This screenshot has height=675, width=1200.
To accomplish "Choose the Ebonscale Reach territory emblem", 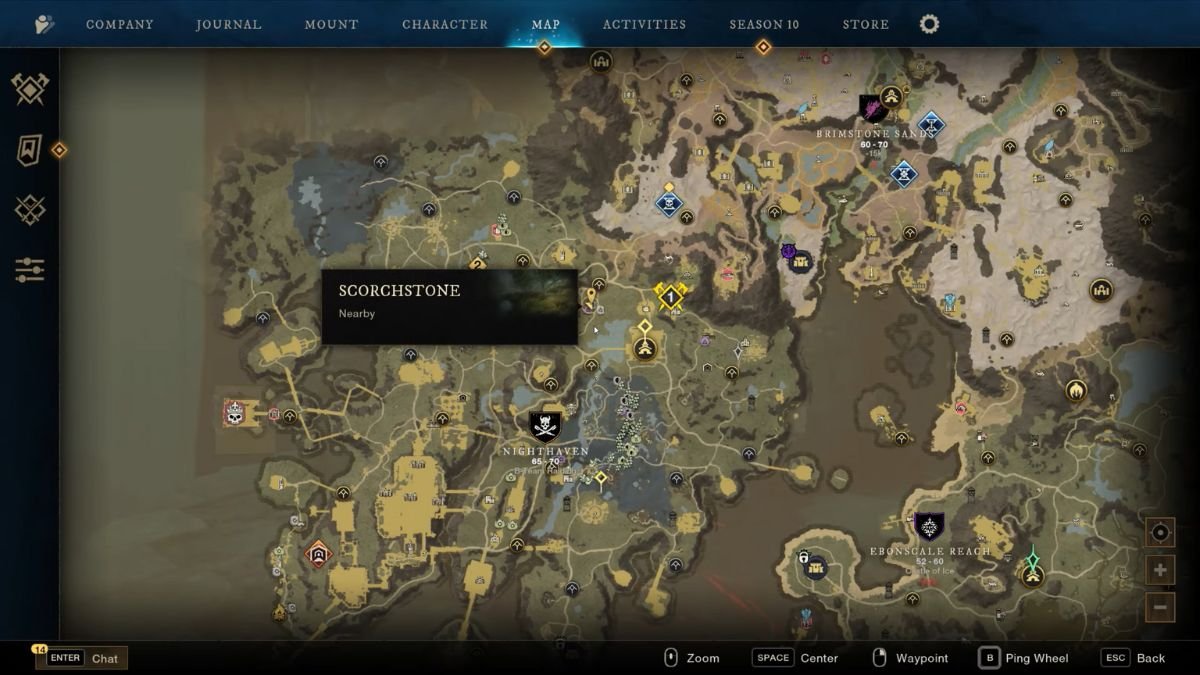I will point(929,527).
